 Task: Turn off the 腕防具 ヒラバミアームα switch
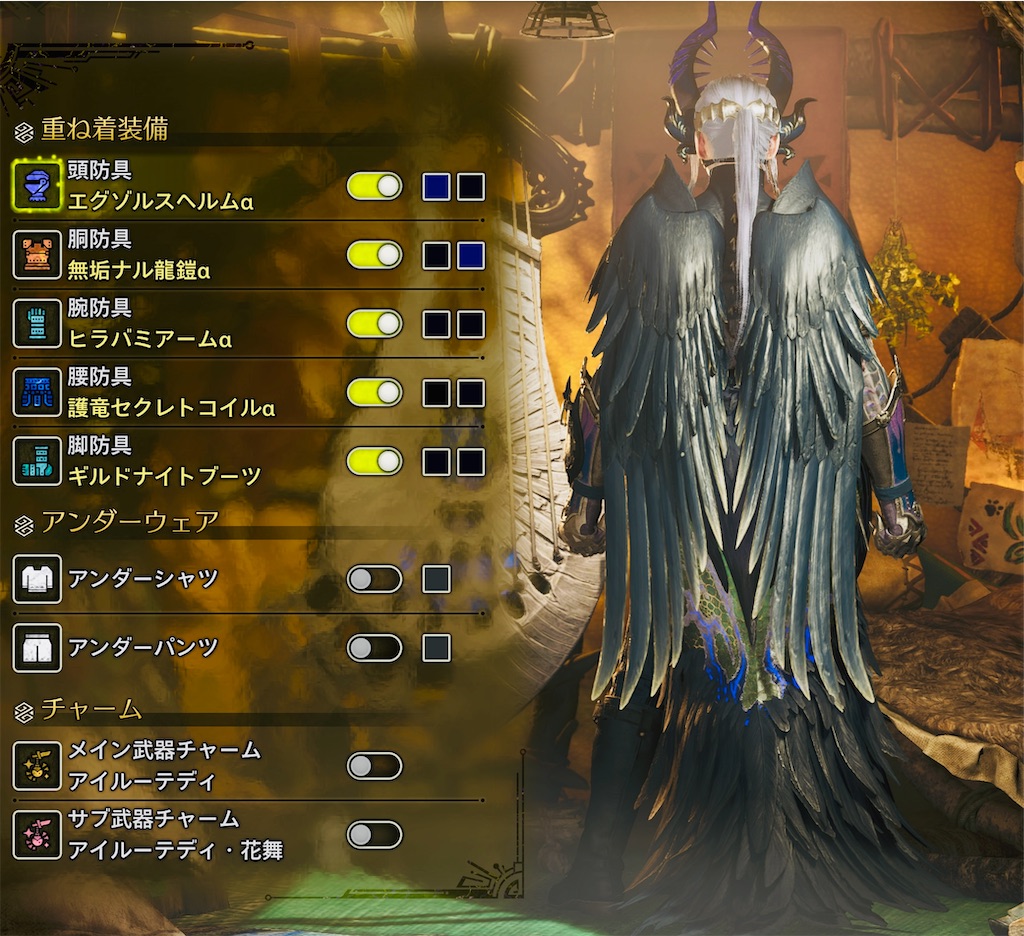pyautogui.click(x=374, y=324)
